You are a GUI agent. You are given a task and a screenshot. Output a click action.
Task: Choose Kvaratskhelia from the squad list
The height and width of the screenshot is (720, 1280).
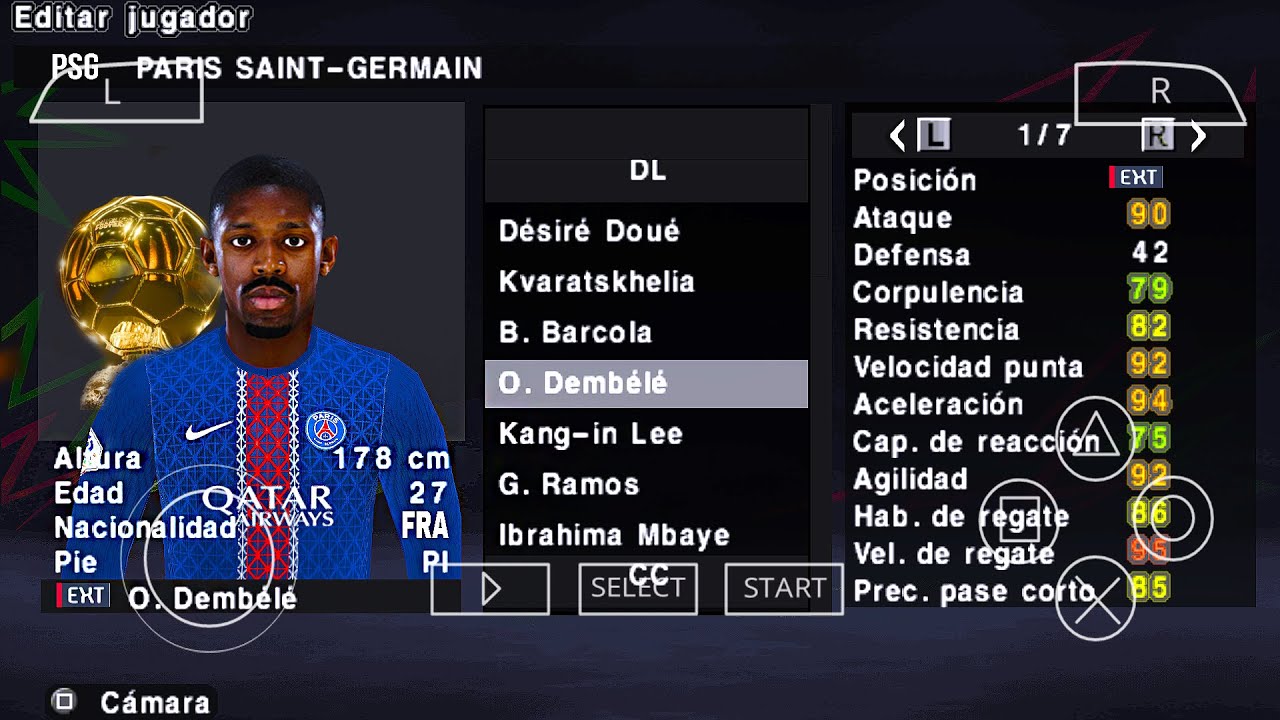(596, 282)
